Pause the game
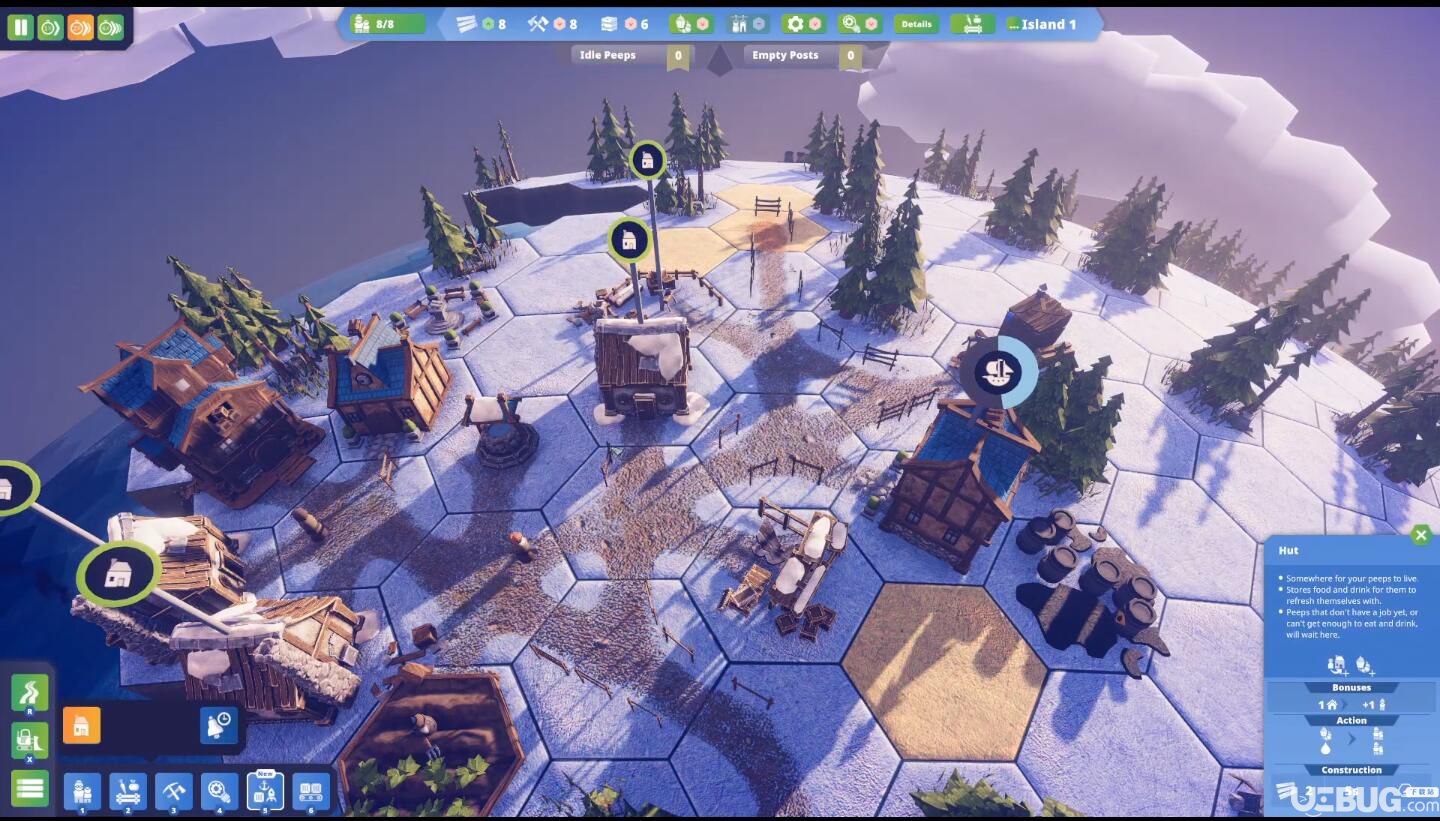1440x821 pixels. pyautogui.click(x=20, y=27)
